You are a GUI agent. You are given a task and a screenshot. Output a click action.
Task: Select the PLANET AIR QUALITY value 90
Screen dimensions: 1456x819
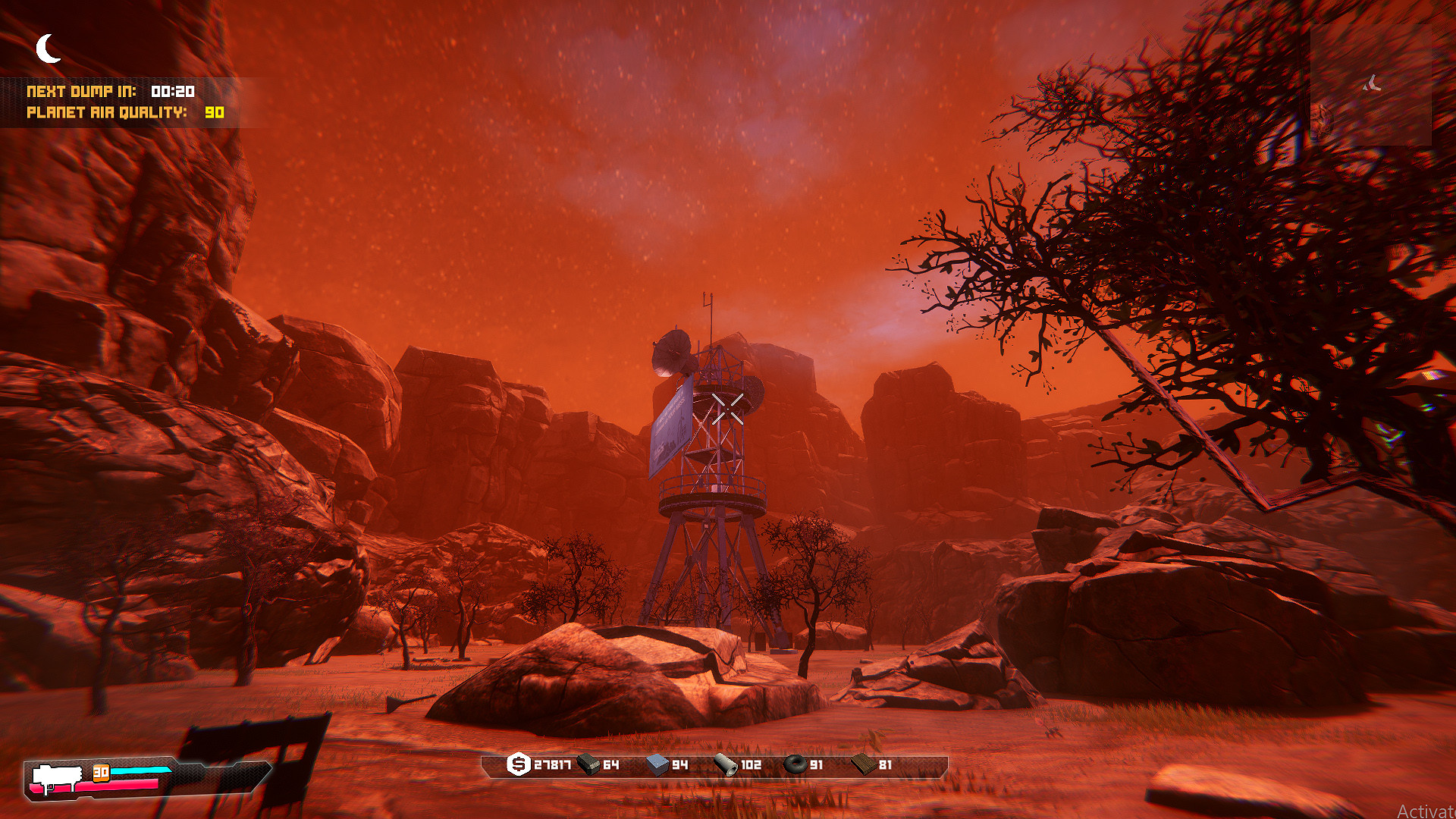214,114
